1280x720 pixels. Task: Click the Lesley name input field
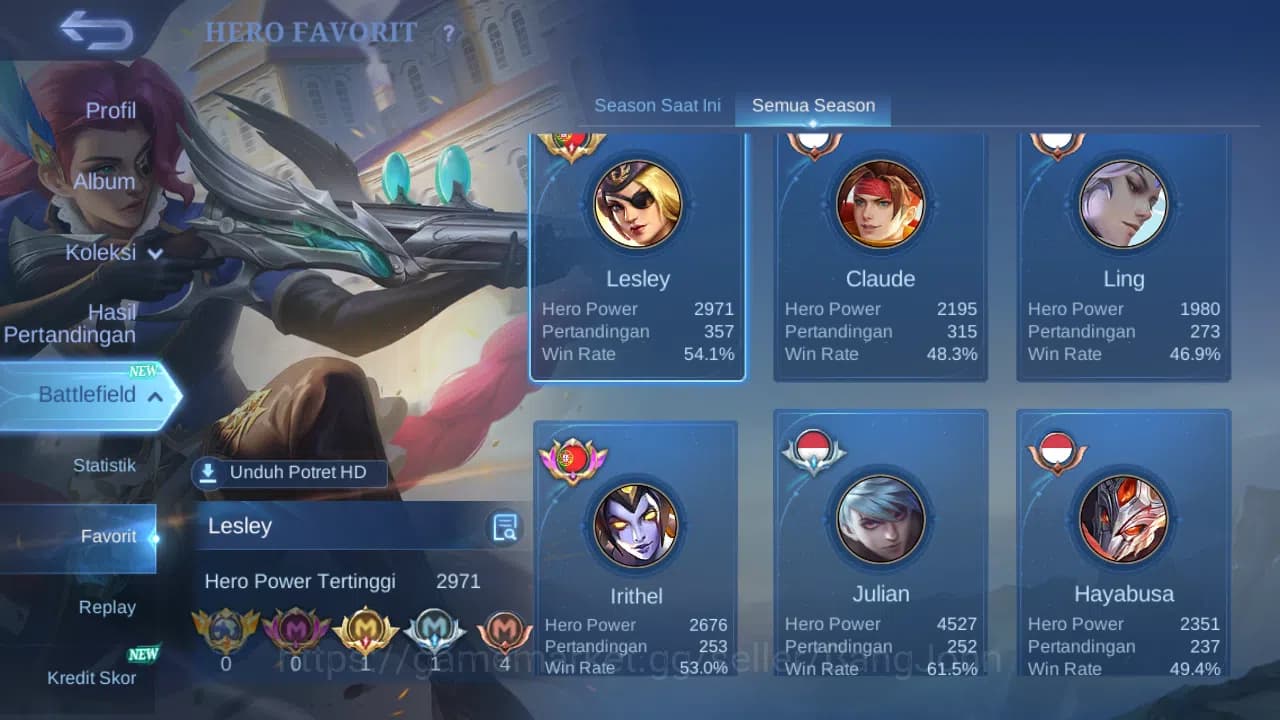tap(330, 526)
